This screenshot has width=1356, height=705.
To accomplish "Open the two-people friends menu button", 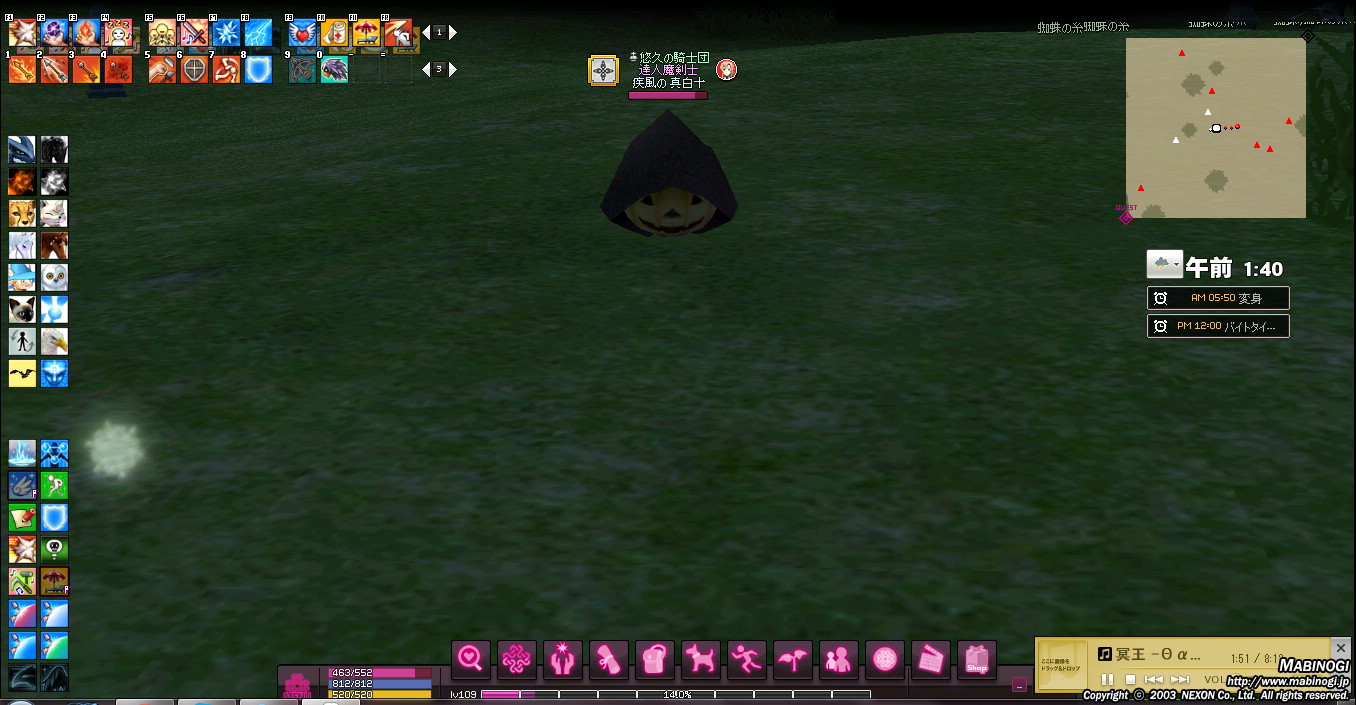I will click(x=839, y=659).
